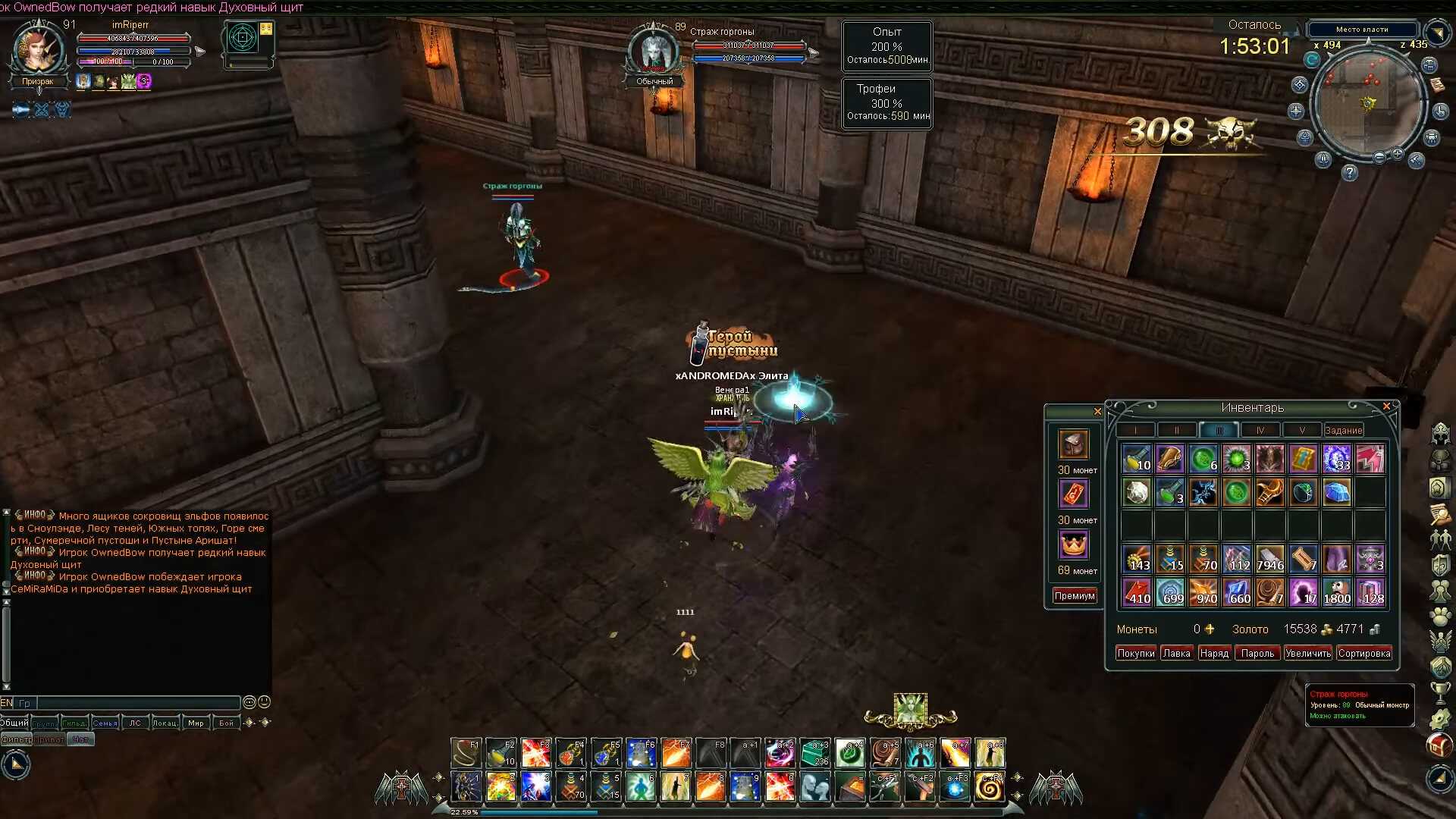The width and height of the screenshot is (1456, 819).
Task: Activate the golden spiral skill on c.+F4
Action: (x=990, y=788)
